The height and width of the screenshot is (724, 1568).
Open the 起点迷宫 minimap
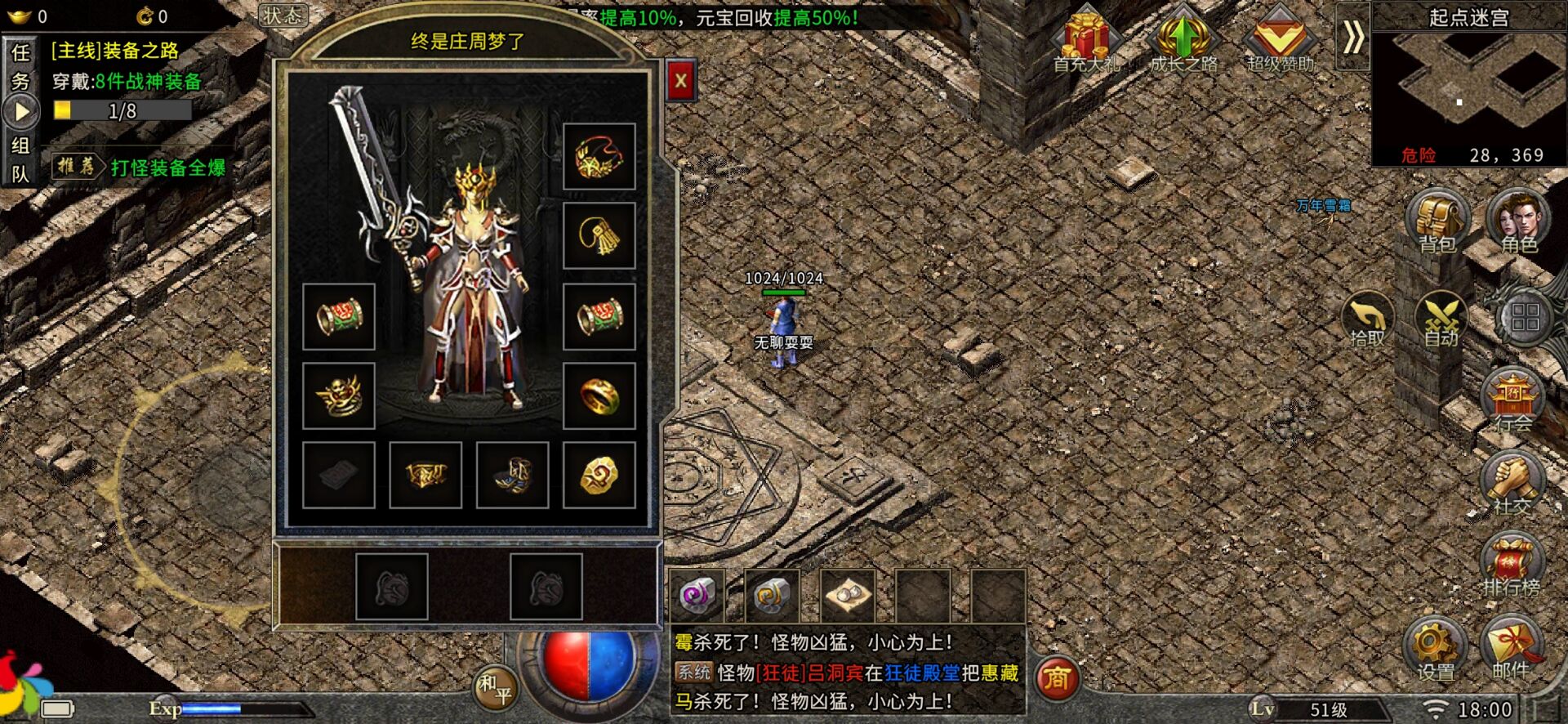[1468, 90]
